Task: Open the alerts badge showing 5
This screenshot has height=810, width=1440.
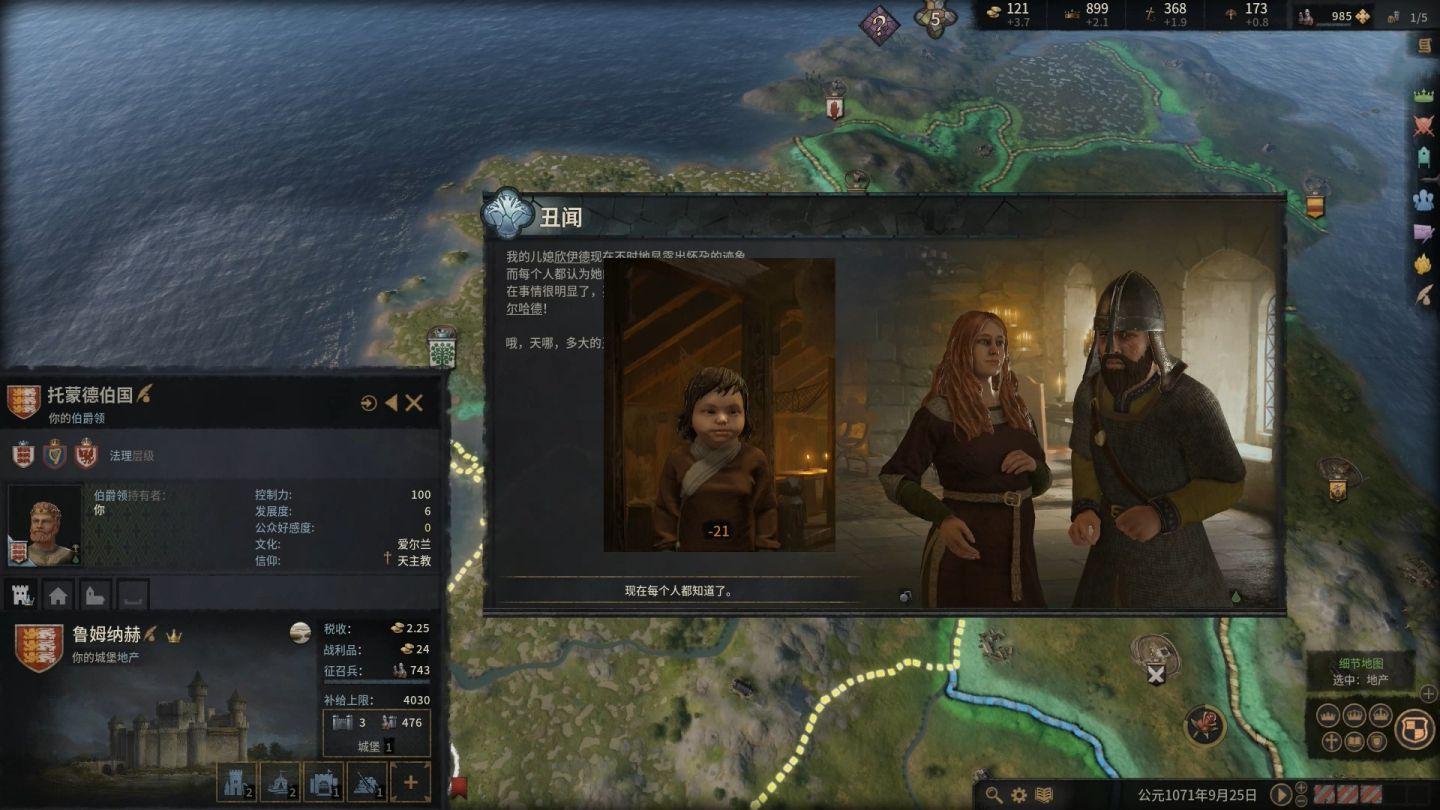Action: [x=935, y=19]
